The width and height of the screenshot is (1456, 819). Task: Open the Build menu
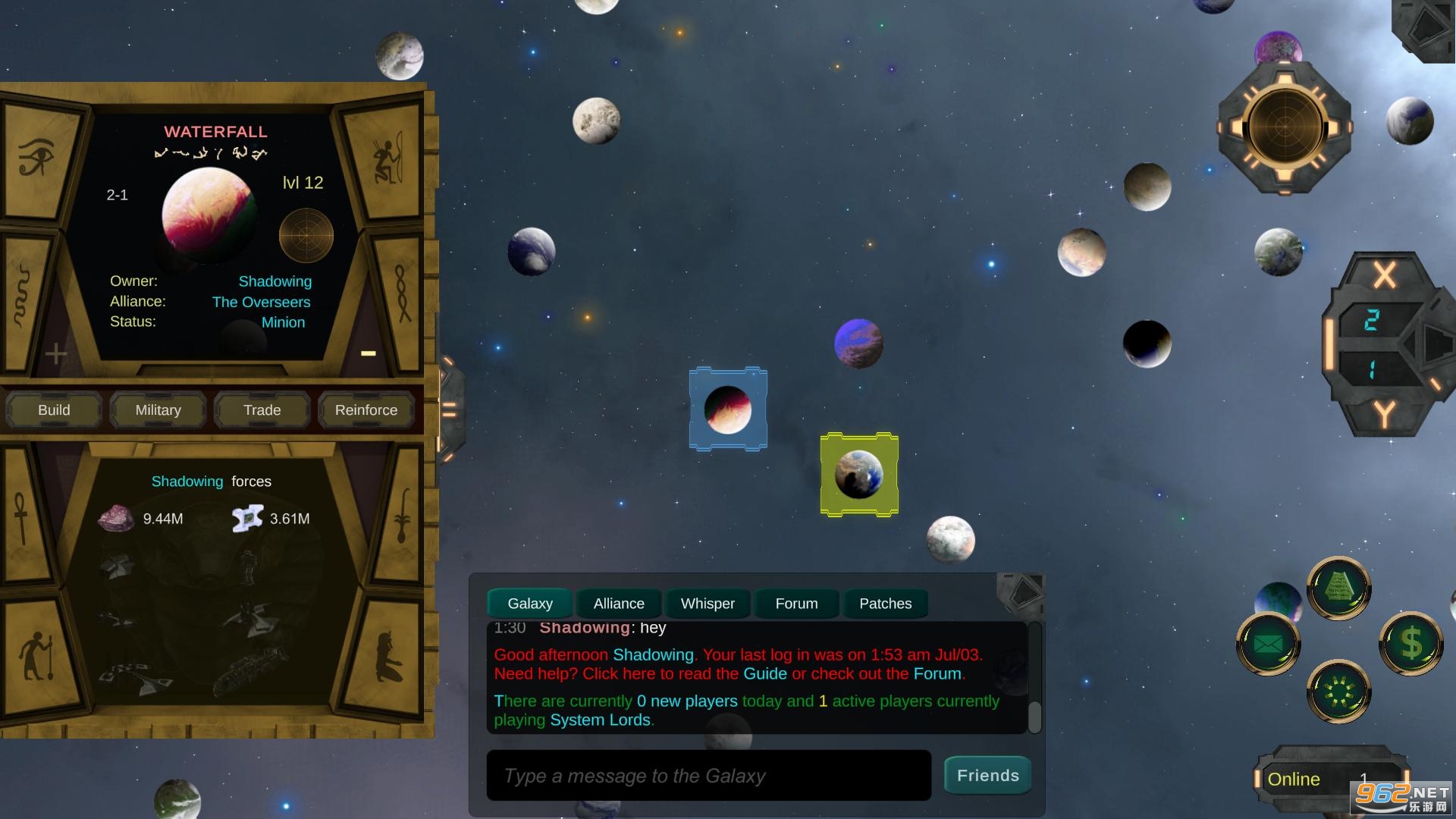(x=54, y=410)
